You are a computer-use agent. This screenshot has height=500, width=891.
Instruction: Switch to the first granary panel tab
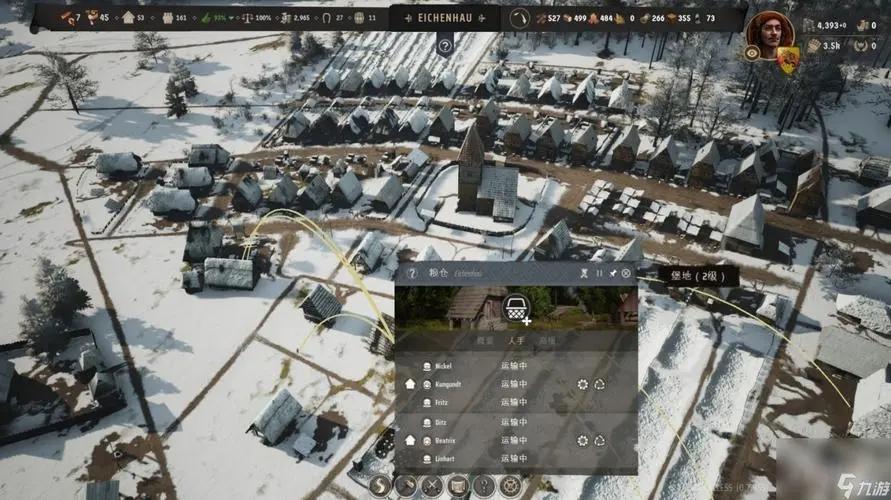tap(484, 341)
